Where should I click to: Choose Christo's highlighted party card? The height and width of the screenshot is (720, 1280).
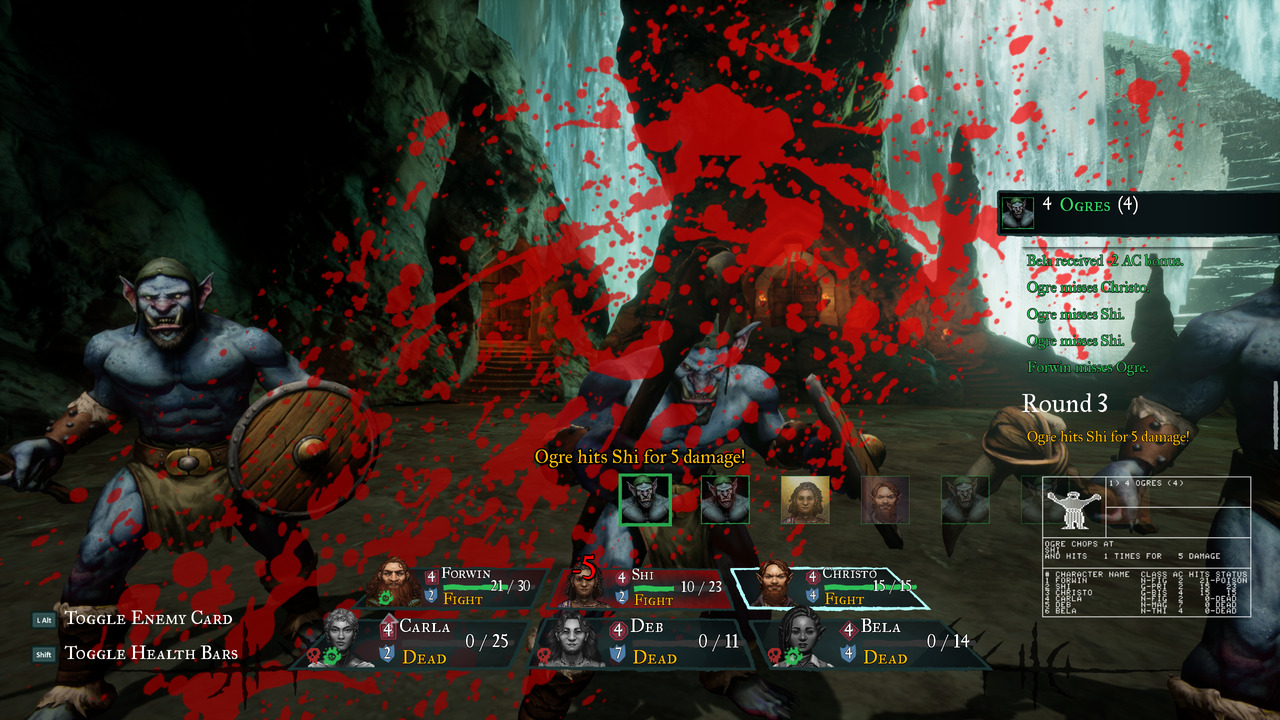pyautogui.click(x=830, y=586)
